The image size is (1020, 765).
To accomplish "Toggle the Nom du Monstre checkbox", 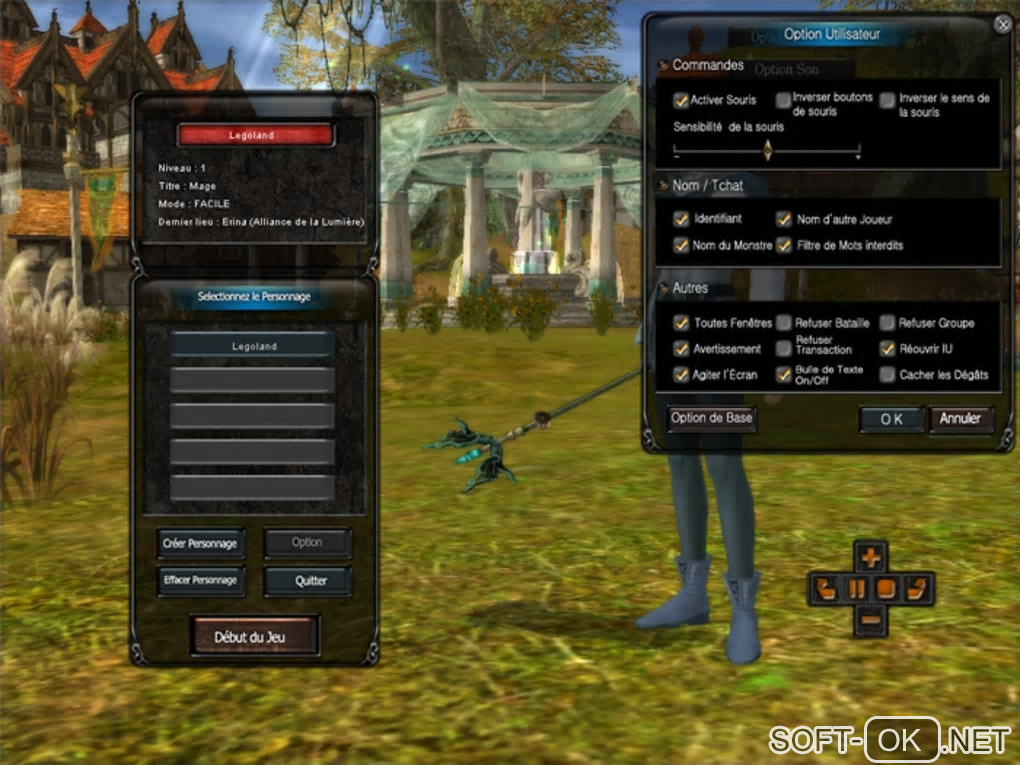I will [x=682, y=245].
